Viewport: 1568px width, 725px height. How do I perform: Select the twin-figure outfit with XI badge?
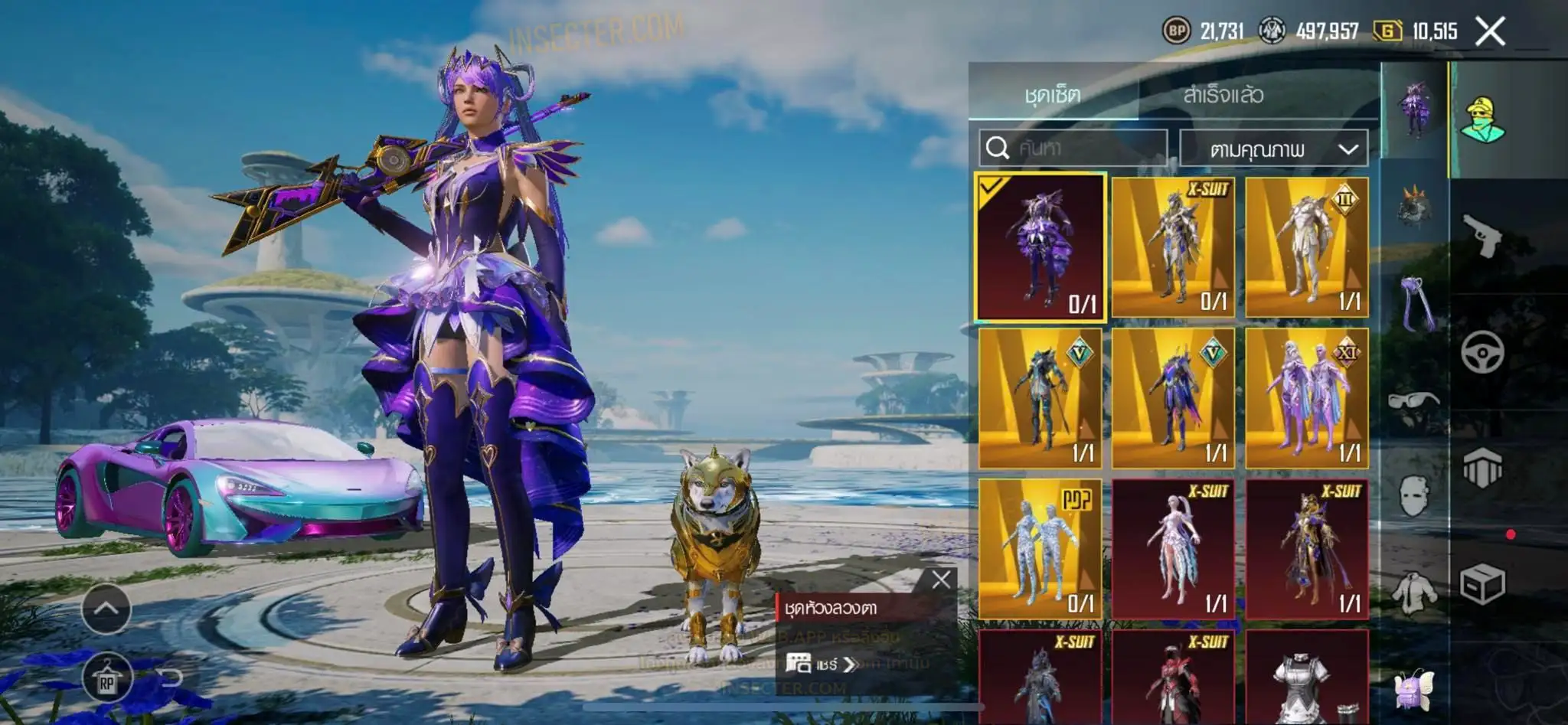pyautogui.click(x=1306, y=398)
